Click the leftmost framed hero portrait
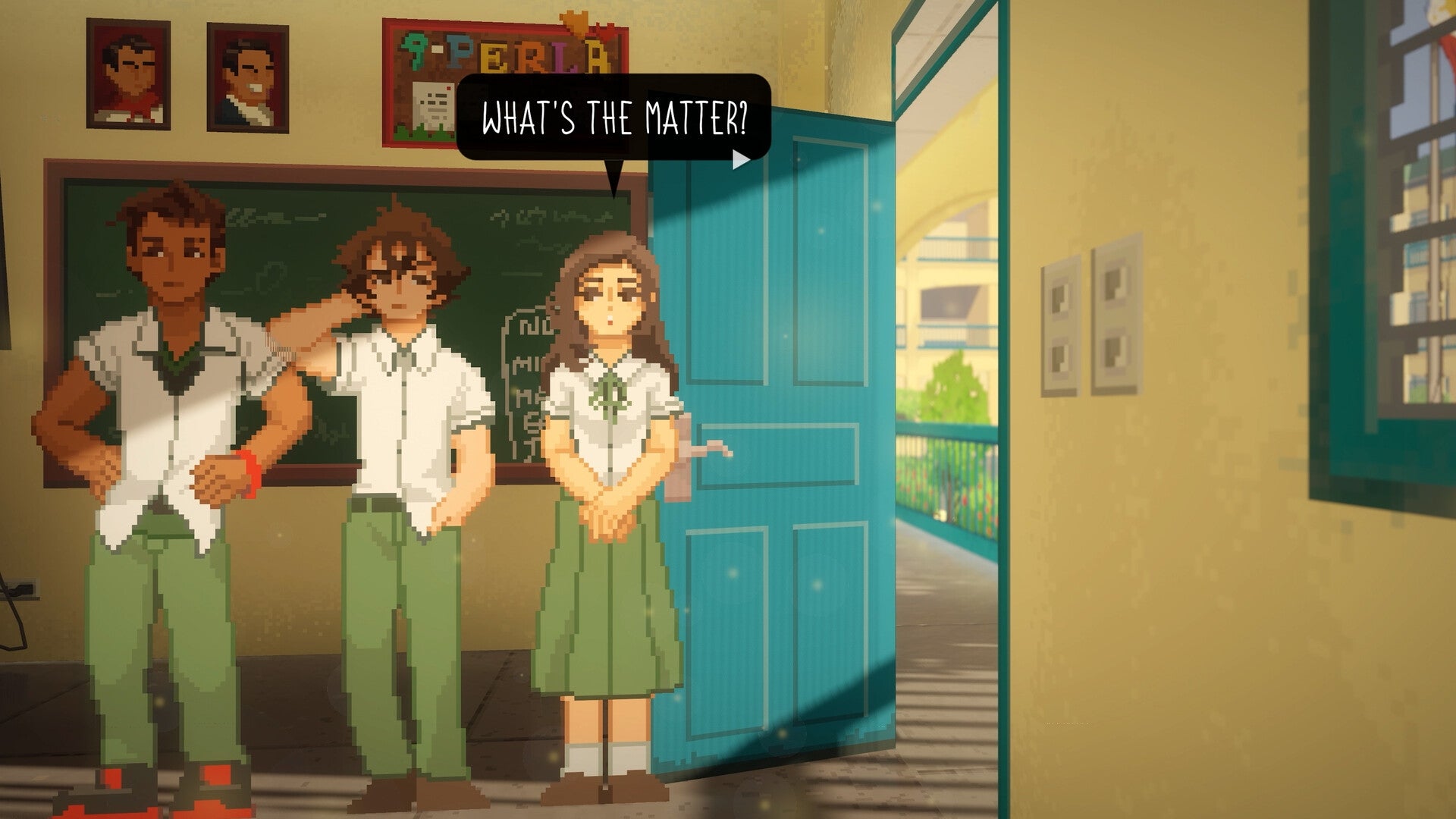The height and width of the screenshot is (819, 1456). tap(130, 76)
